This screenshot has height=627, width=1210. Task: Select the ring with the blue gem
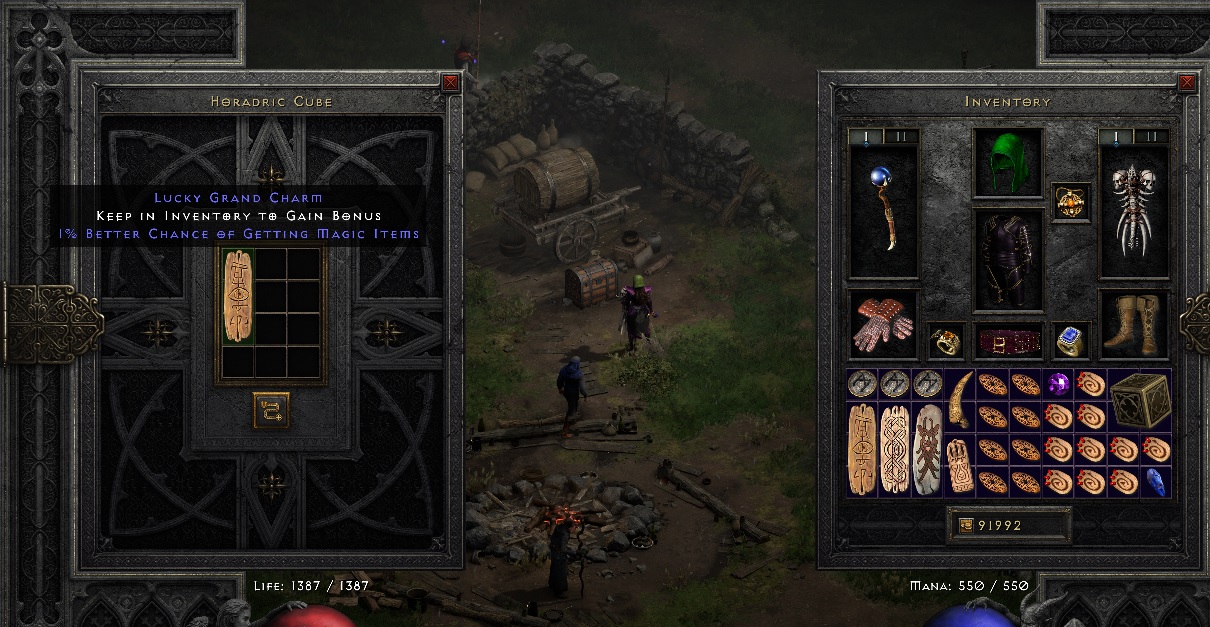tap(1071, 342)
